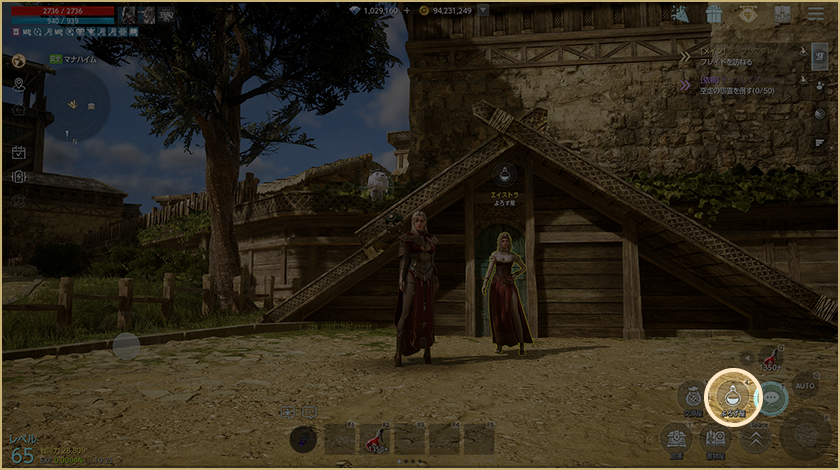Viewport: 840px width, 470px height.
Task: Open the circular minimap
Action: [x=77, y=105]
